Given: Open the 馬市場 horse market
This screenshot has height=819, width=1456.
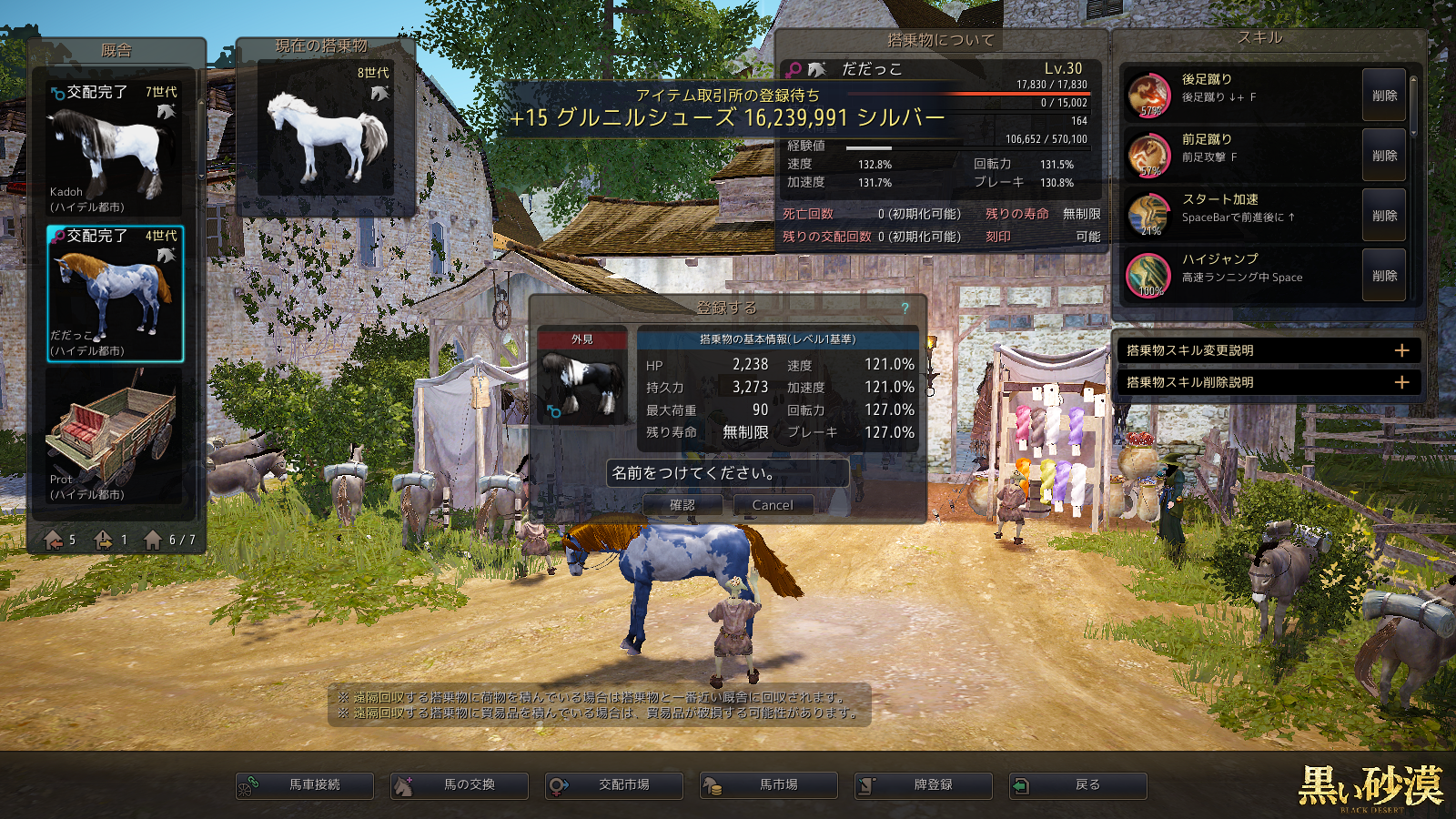Looking at the screenshot, I should [769, 785].
